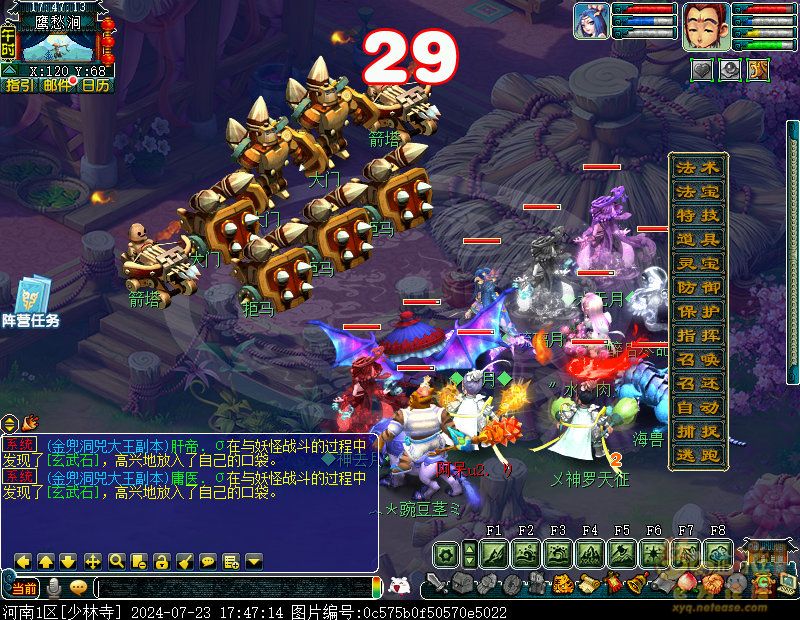Open the 日历 calendar button
Image resolution: width=800 pixels, height=620 pixels.
tap(96, 86)
